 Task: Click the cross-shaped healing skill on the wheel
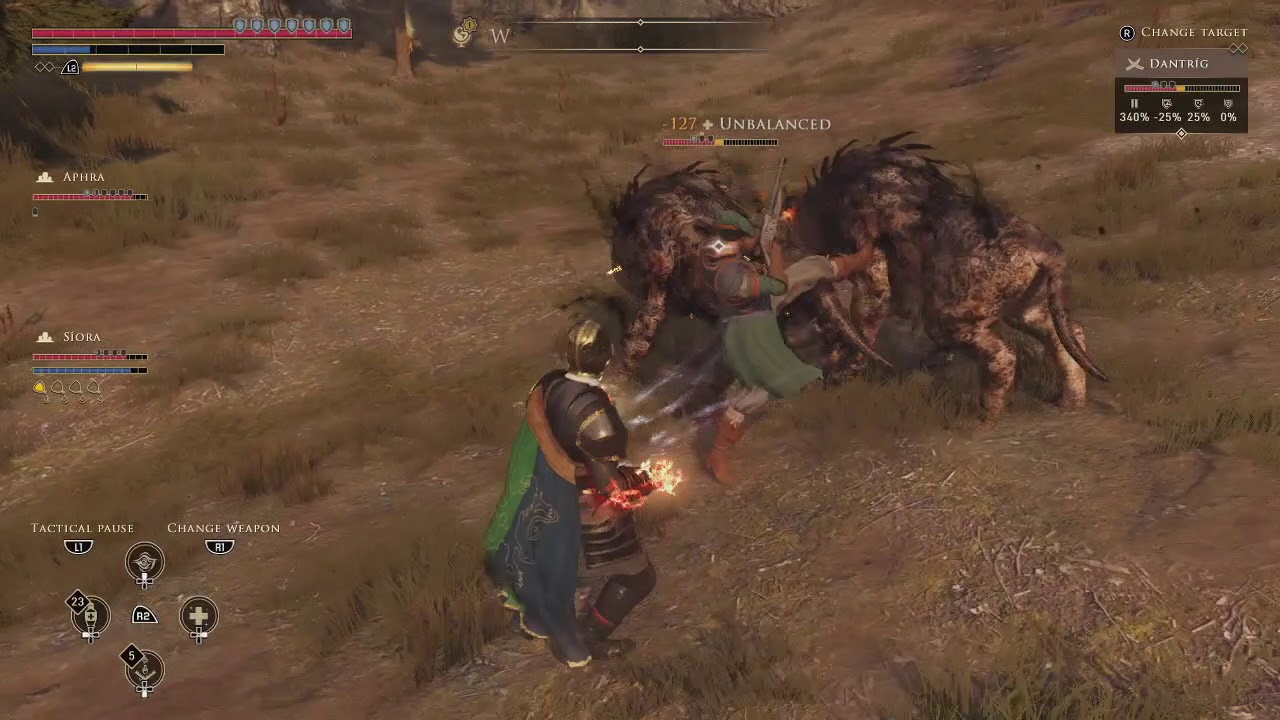click(x=198, y=617)
